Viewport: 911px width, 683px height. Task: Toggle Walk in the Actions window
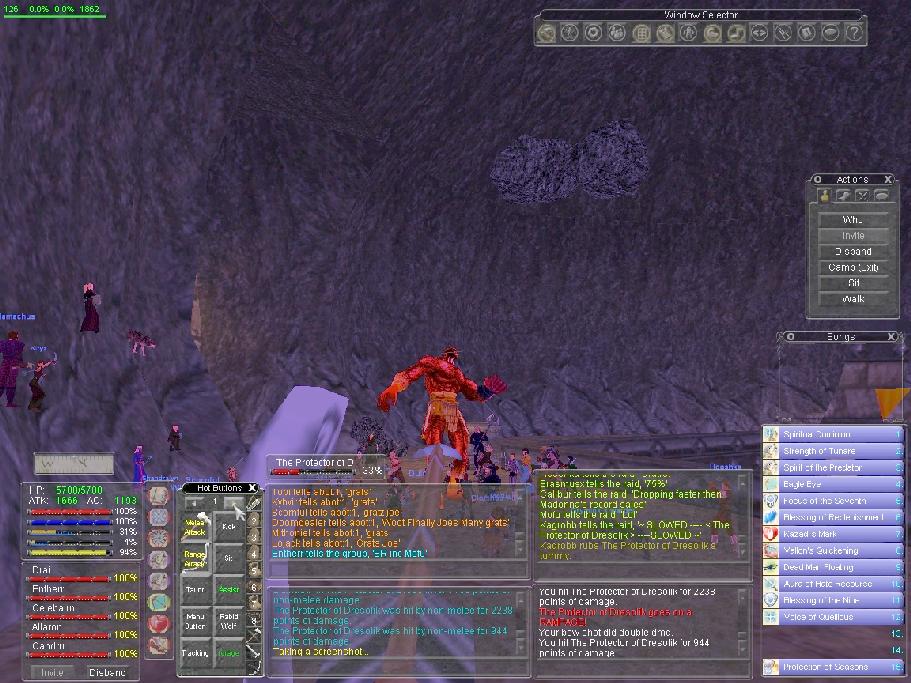851,299
